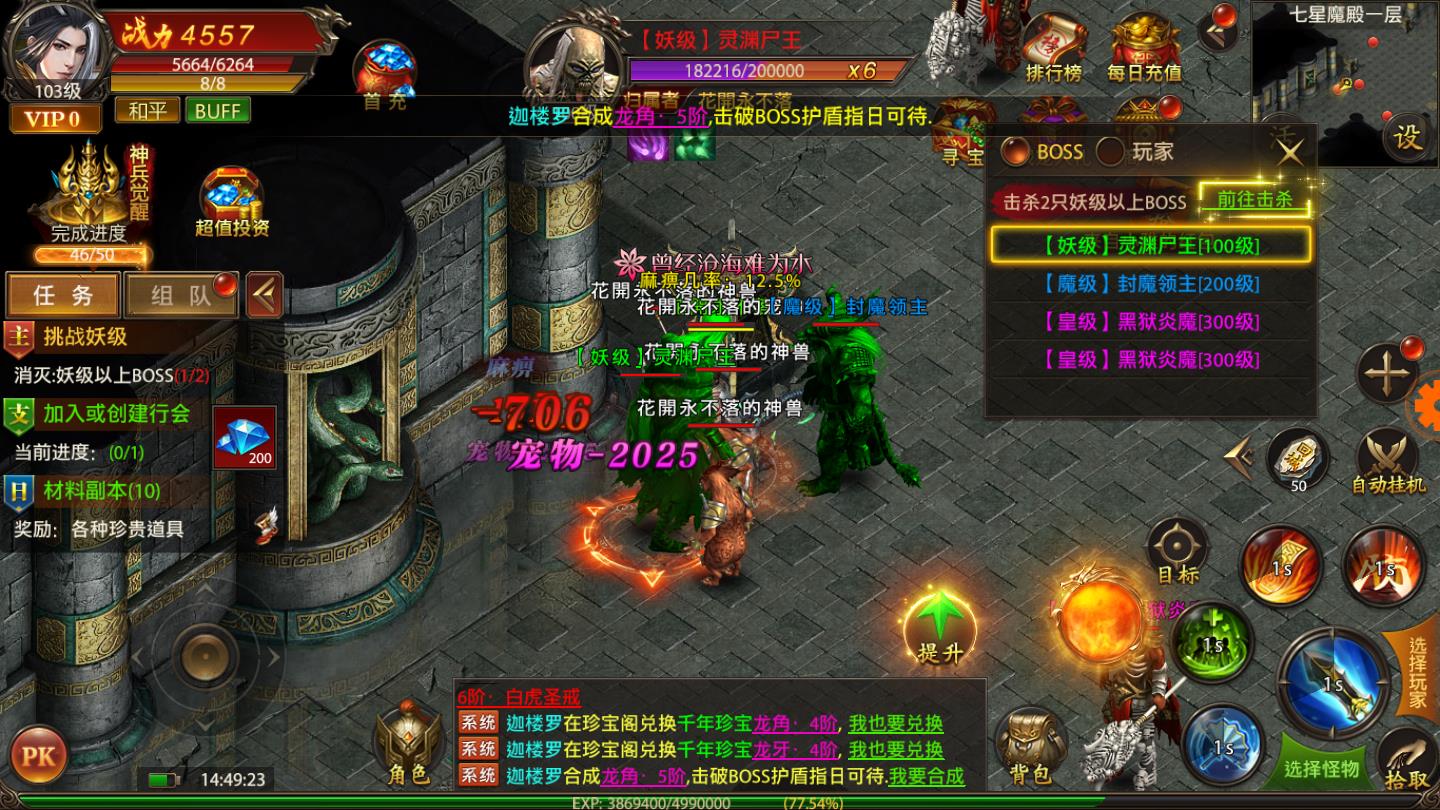Toggle the 和平 attack mode button
The height and width of the screenshot is (810, 1440).
(x=147, y=110)
